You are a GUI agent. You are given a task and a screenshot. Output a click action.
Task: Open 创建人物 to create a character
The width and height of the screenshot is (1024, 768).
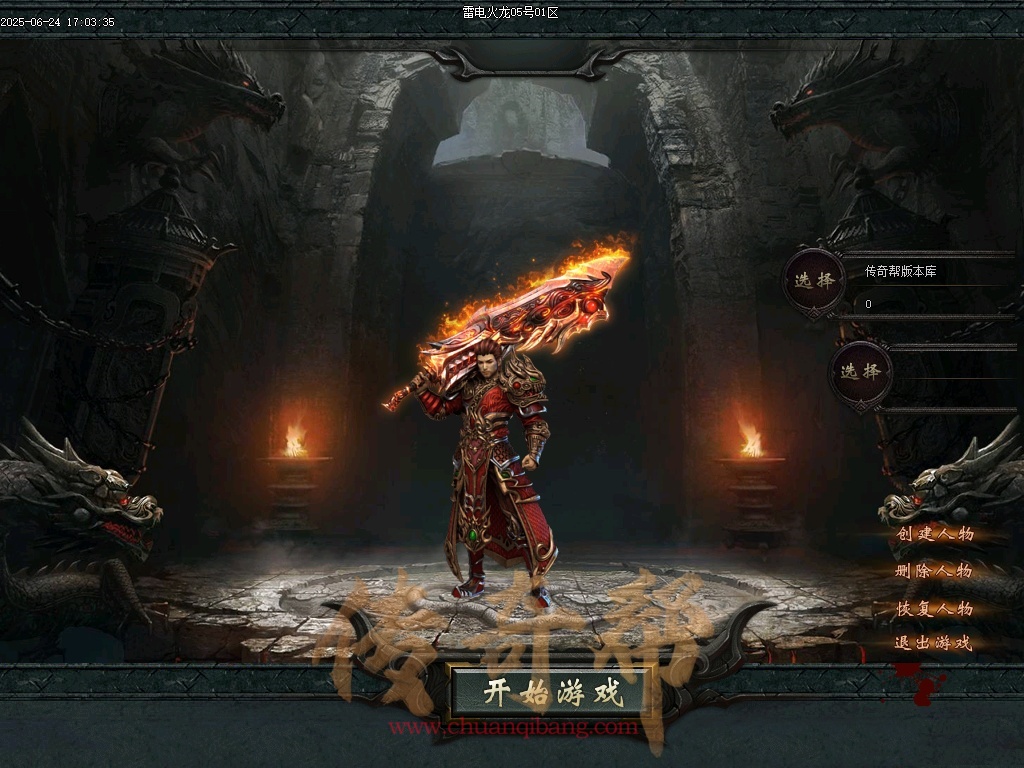point(935,534)
